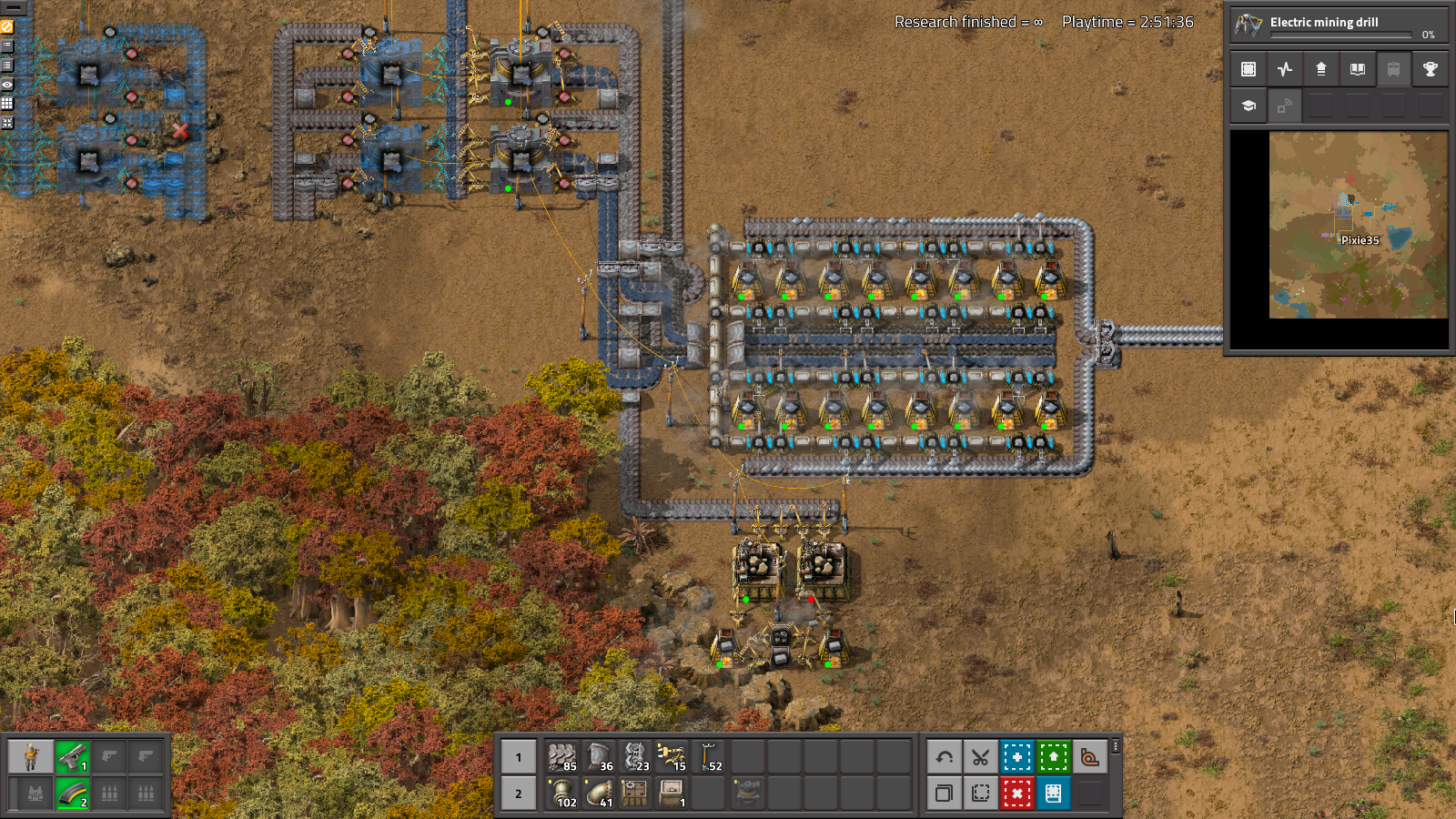Open the bonuses book icon
The height and width of the screenshot is (819, 1456).
1357,68
